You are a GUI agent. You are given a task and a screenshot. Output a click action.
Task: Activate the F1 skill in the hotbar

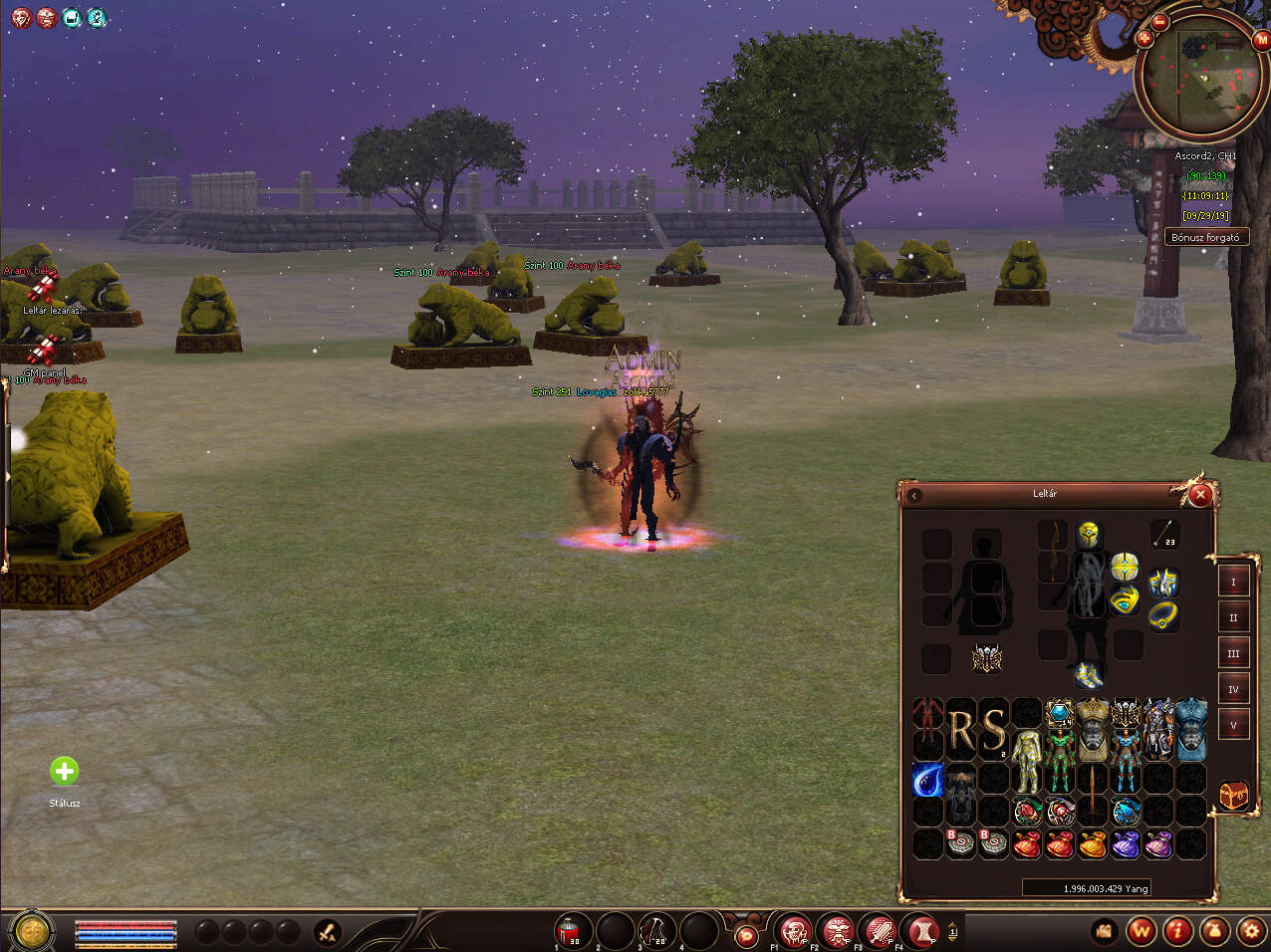tap(794, 931)
